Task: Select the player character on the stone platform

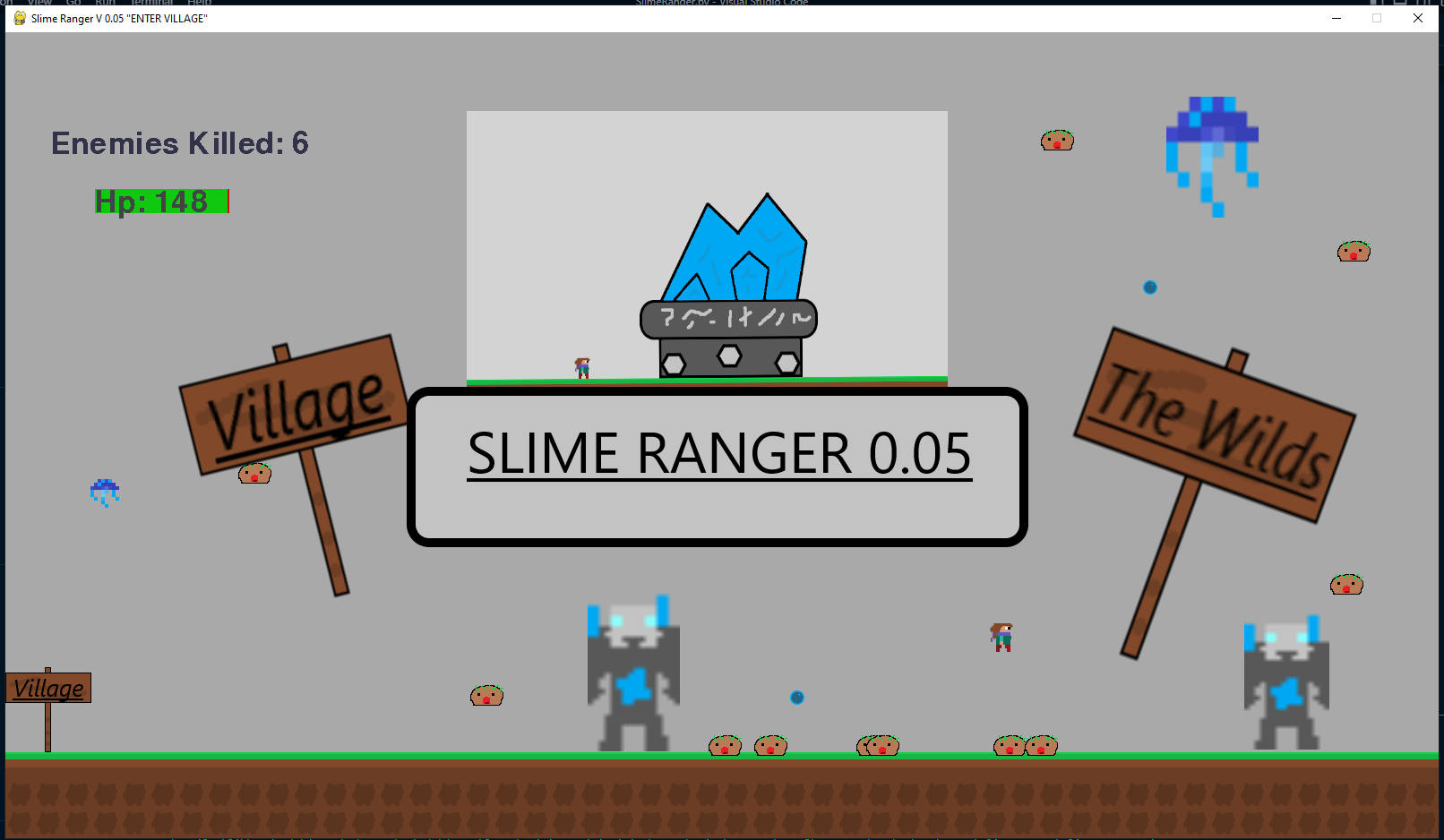Action: coord(580,365)
